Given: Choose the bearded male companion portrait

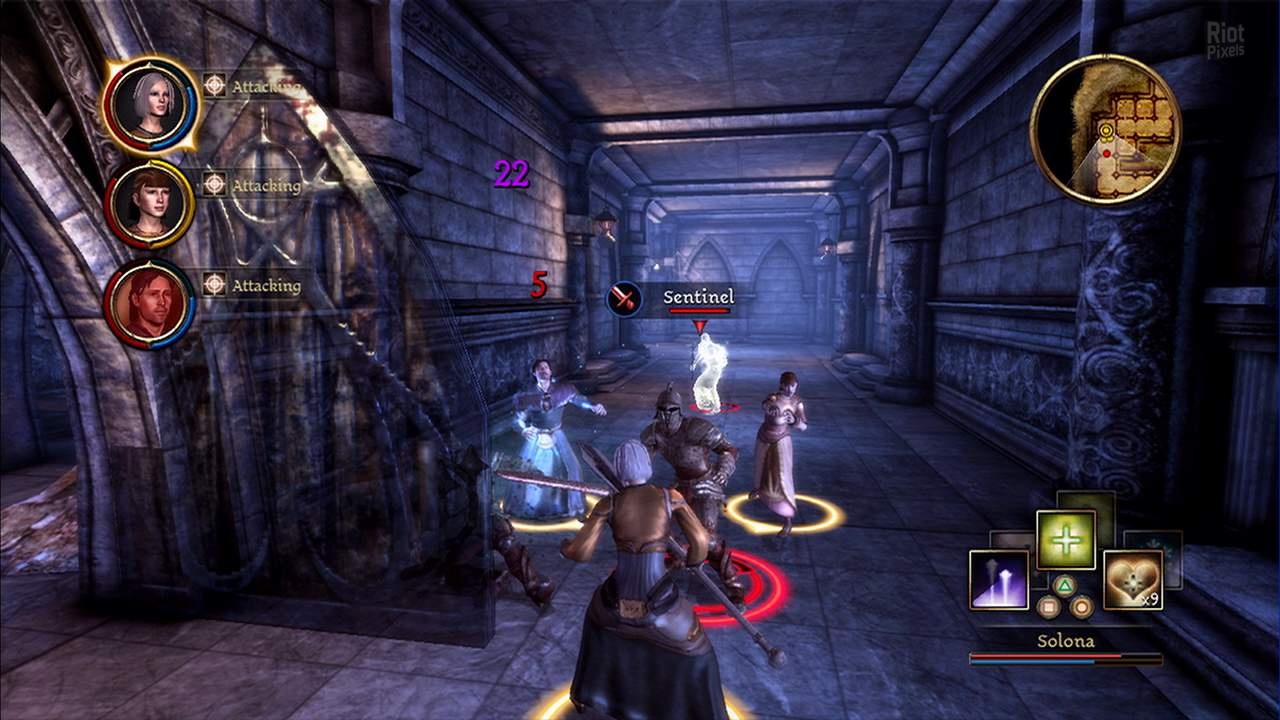Looking at the screenshot, I should pos(150,303).
